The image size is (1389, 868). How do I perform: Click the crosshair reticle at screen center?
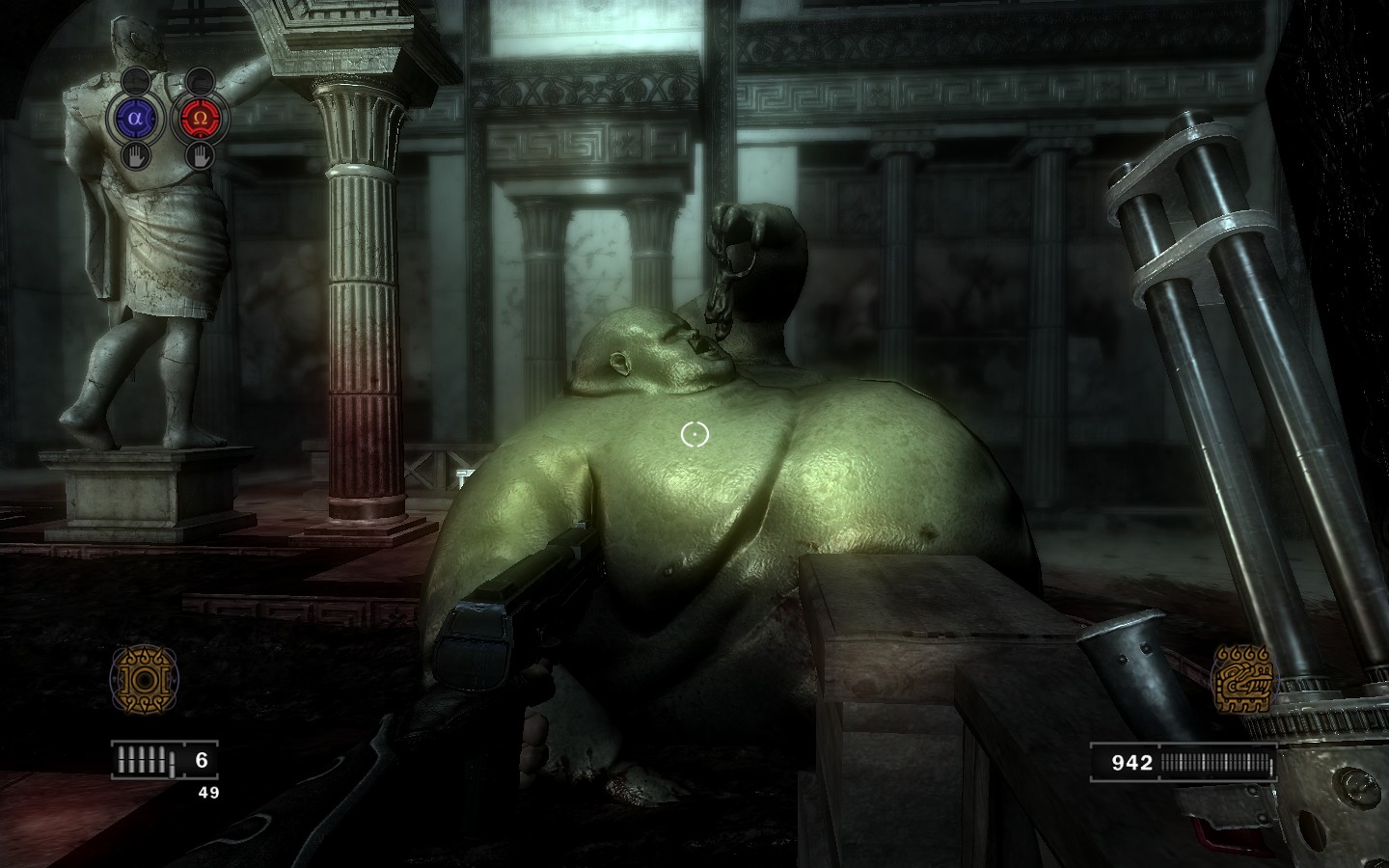point(694,434)
